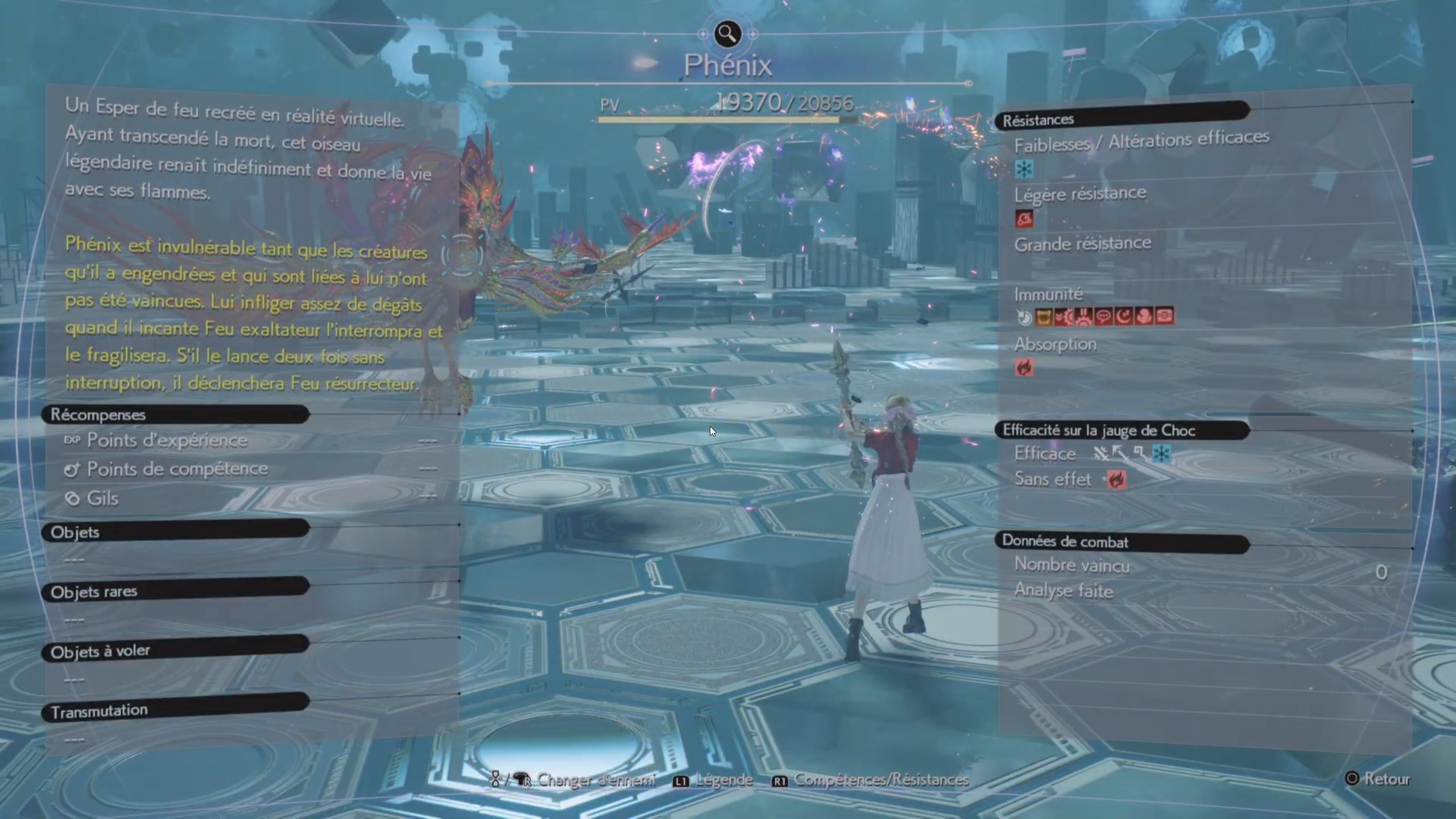Click the fanged-jaw immunity icon

[1043, 317]
